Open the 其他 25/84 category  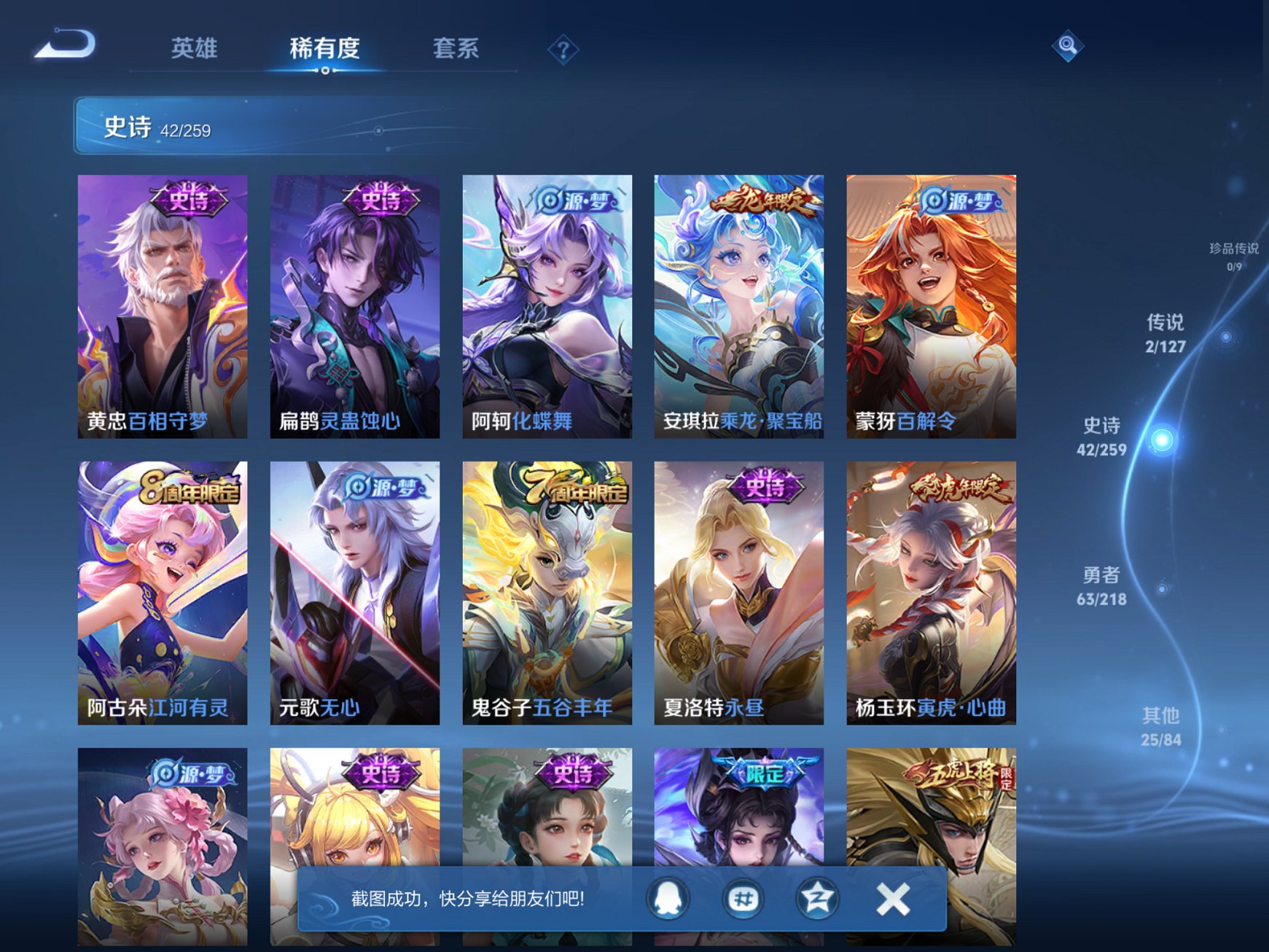[1163, 725]
